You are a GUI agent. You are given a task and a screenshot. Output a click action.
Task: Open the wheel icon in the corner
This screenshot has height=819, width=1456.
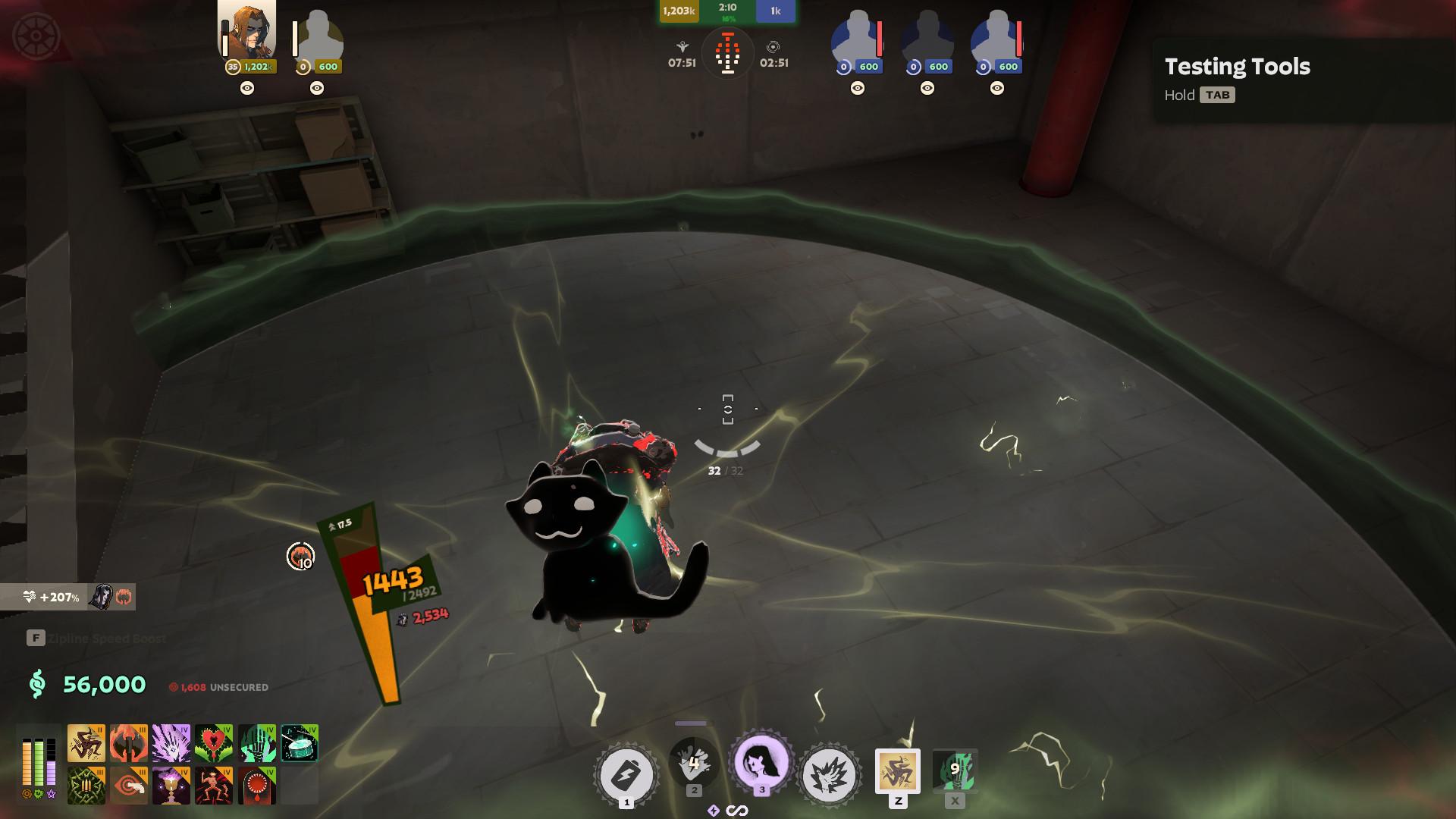tap(36, 36)
